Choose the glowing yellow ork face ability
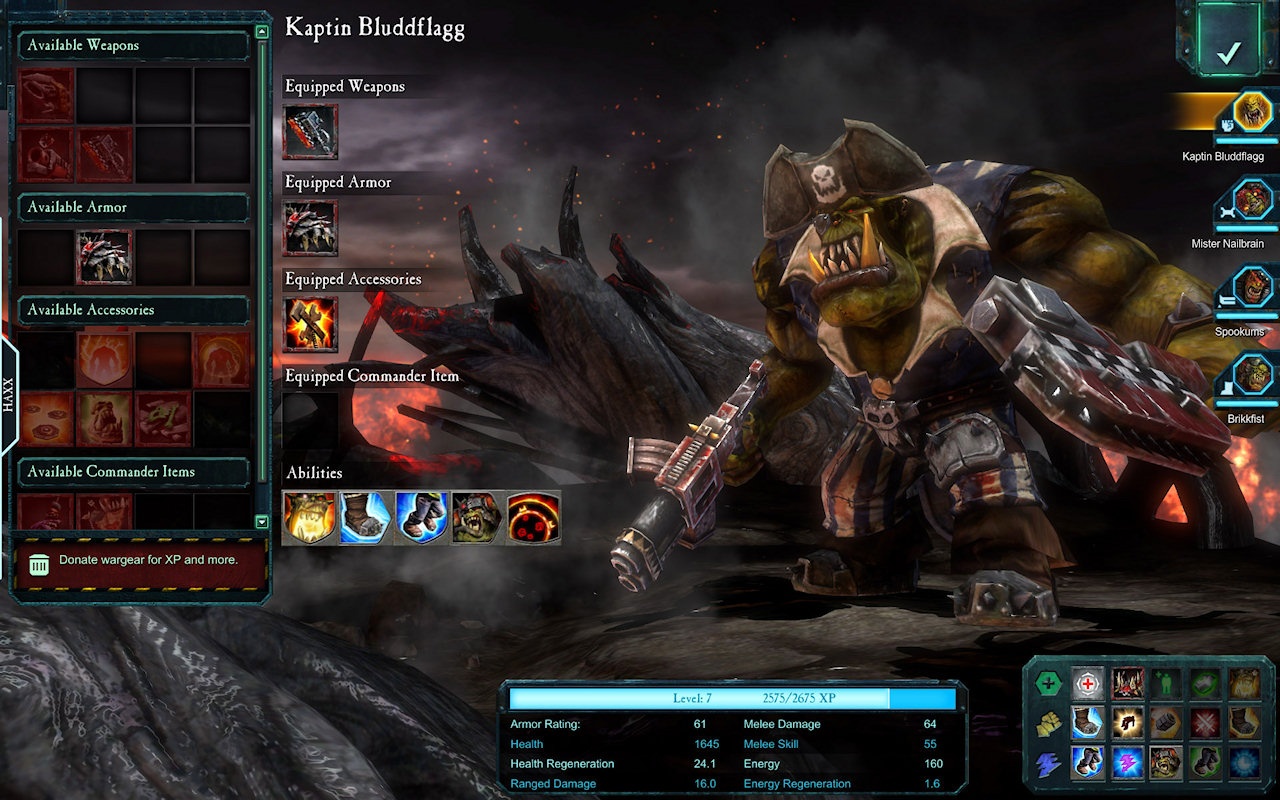Screen dimensions: 1280x800 (x=309, y=517)
